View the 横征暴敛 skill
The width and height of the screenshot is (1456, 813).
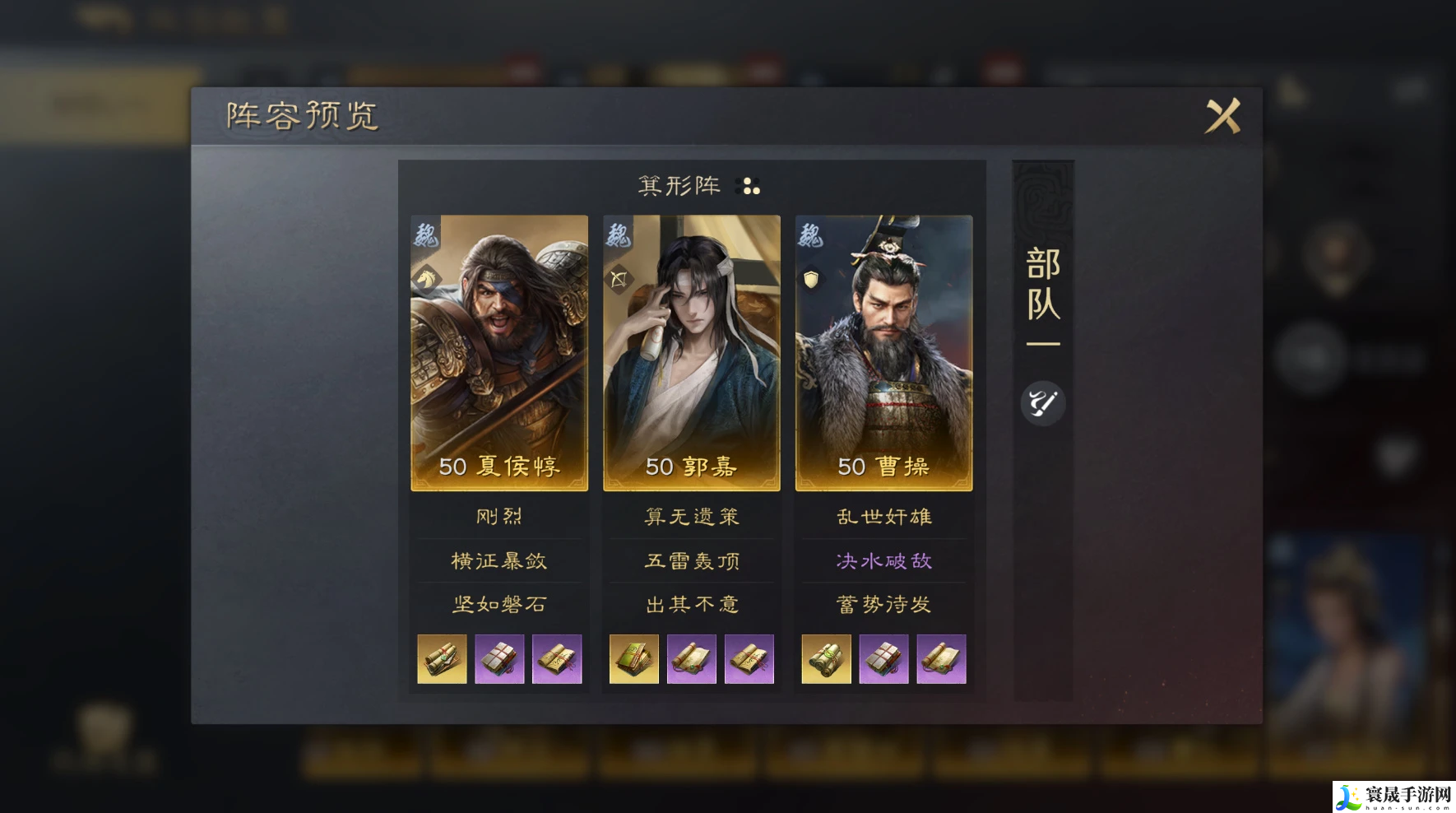499,561
